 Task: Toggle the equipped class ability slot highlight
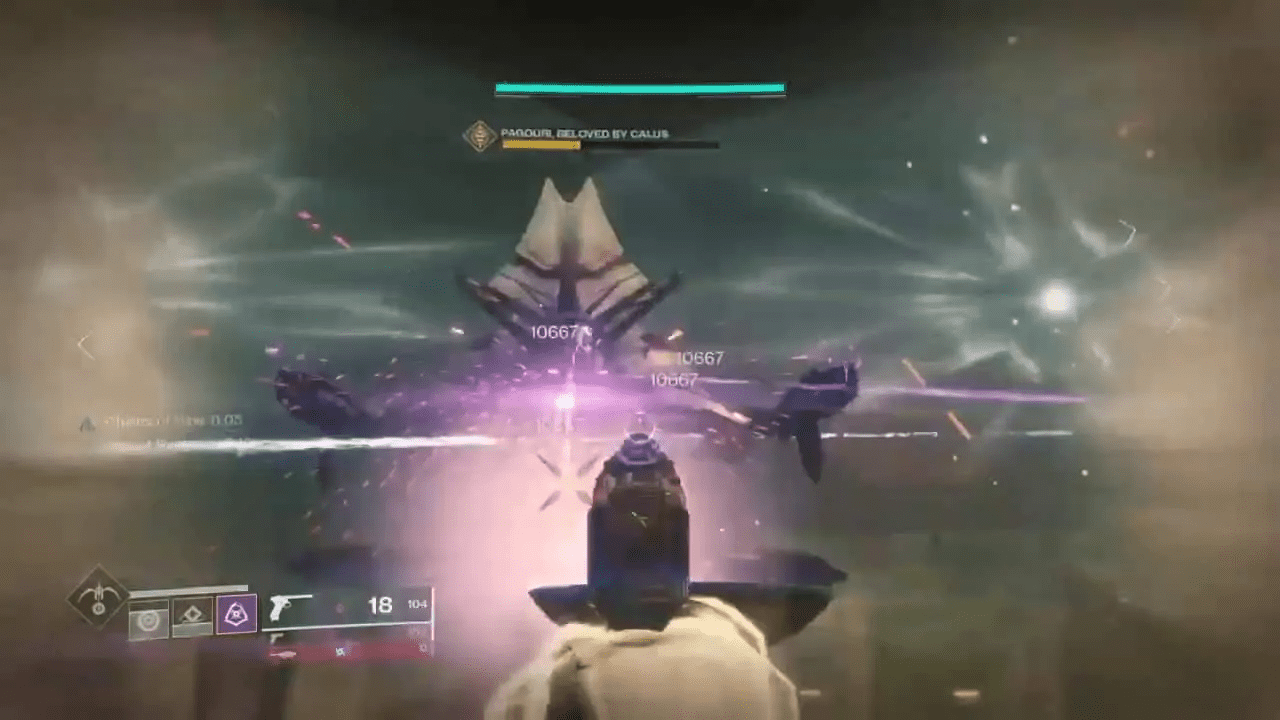(236, 611)
